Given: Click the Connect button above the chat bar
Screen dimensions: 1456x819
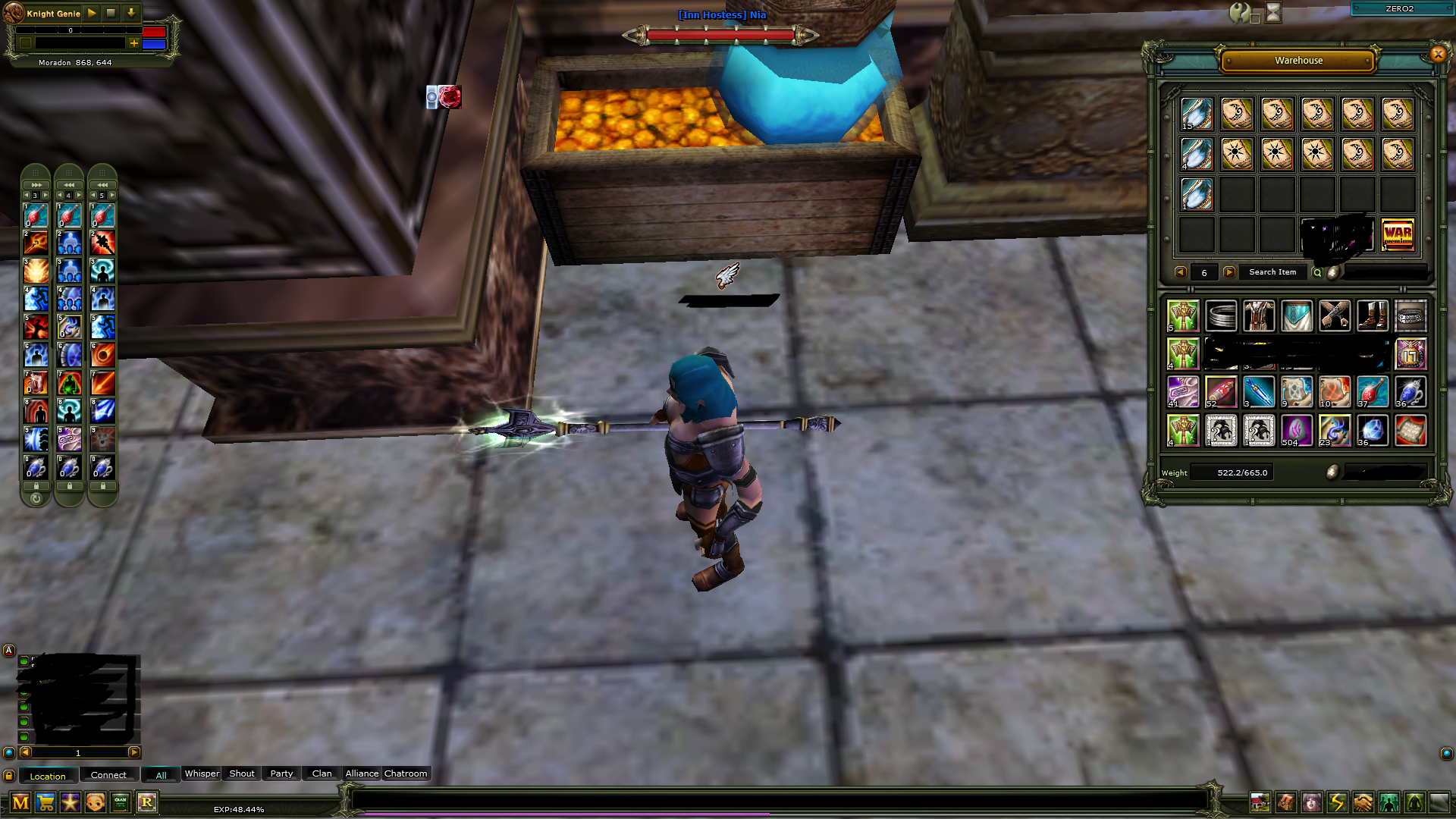Looking at the screenshot, I should point(108,774).
